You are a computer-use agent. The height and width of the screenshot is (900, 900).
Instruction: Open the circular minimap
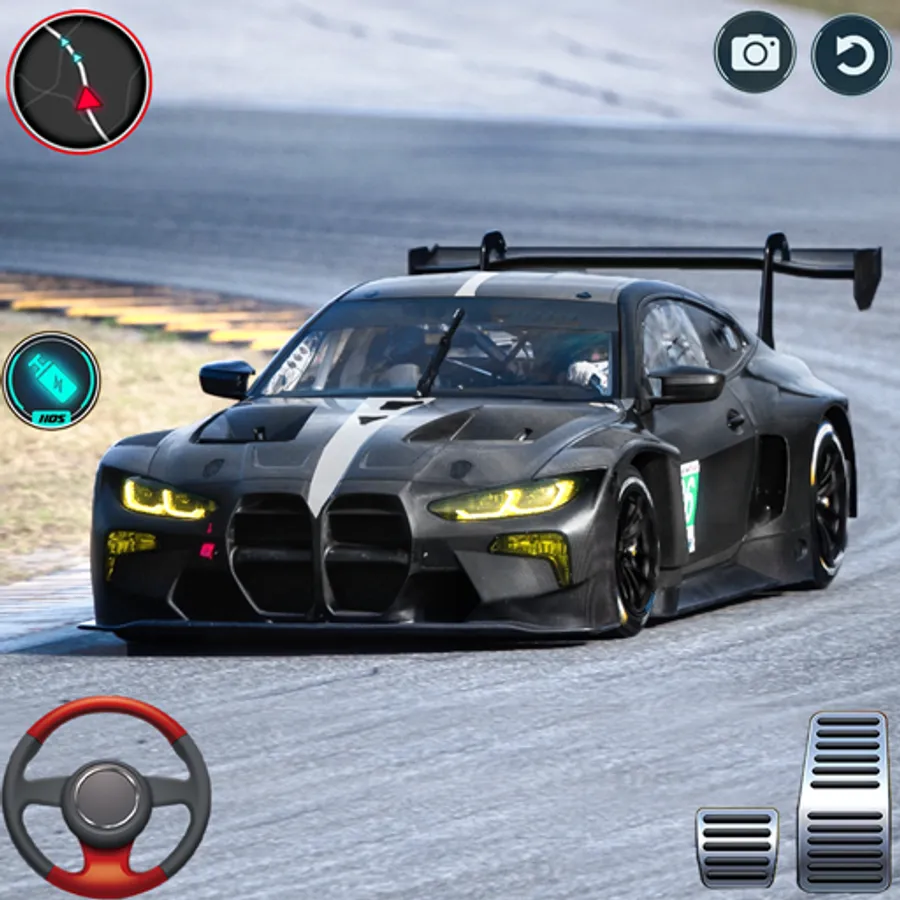coord(79,82)
